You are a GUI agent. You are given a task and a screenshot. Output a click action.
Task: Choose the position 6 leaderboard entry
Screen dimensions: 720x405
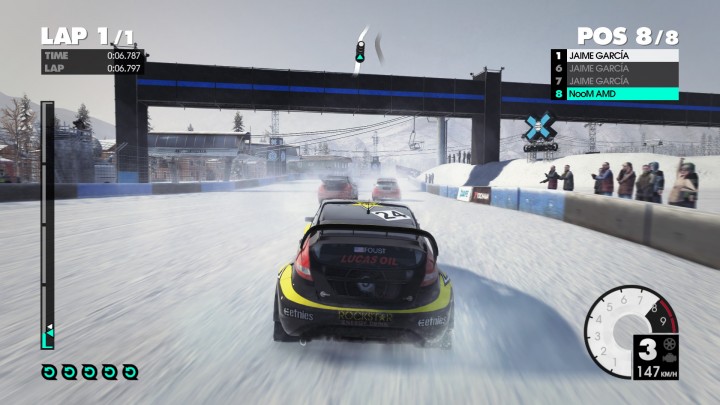[x=613, y=68]
